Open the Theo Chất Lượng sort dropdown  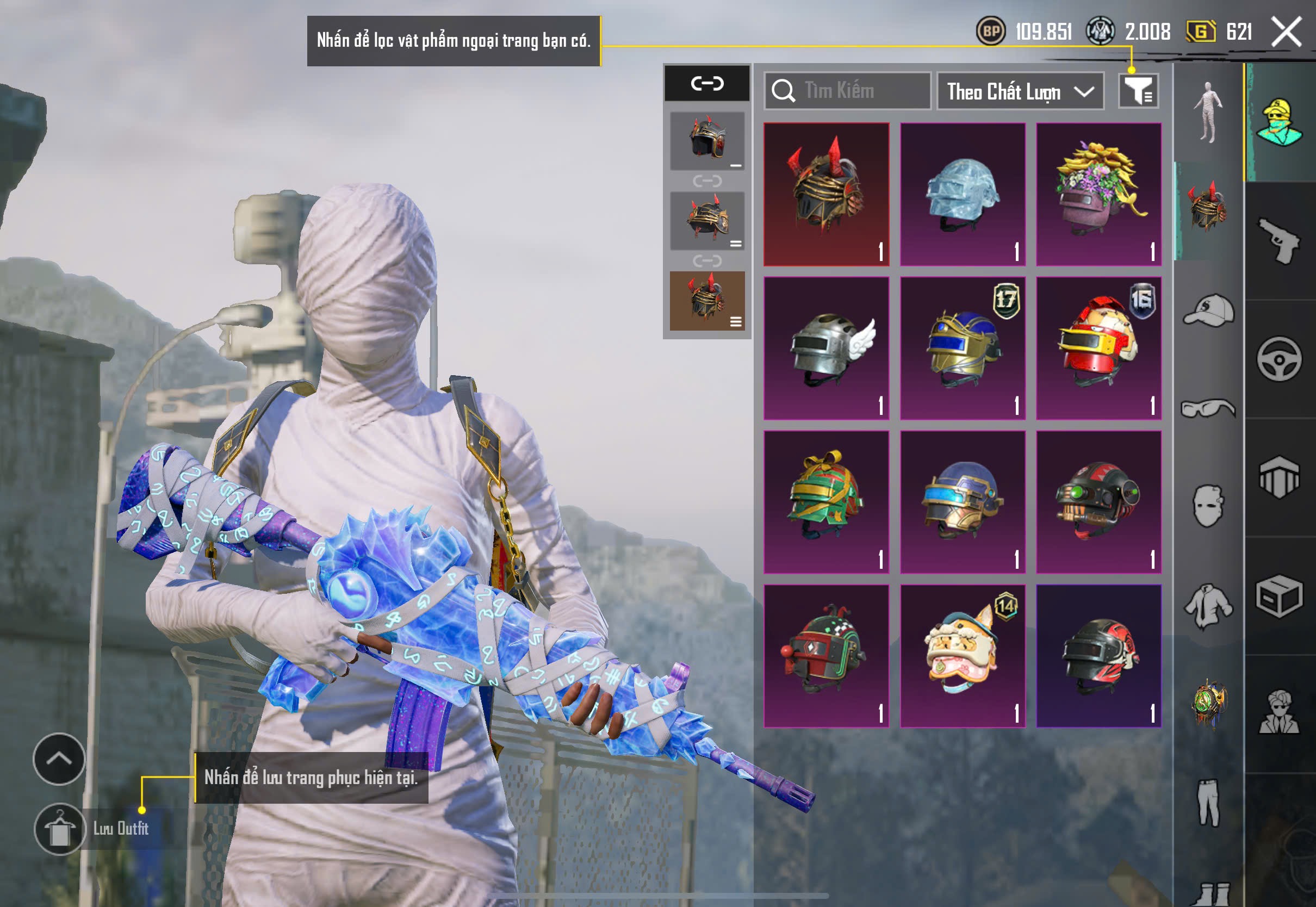click(1020, 91)
